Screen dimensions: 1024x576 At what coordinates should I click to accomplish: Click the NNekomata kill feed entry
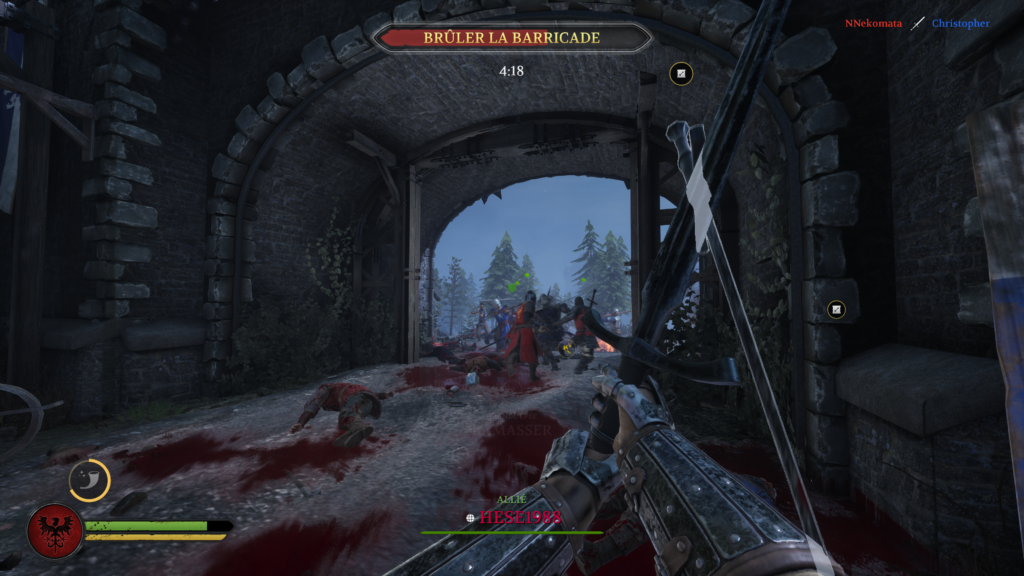(873, 23)
